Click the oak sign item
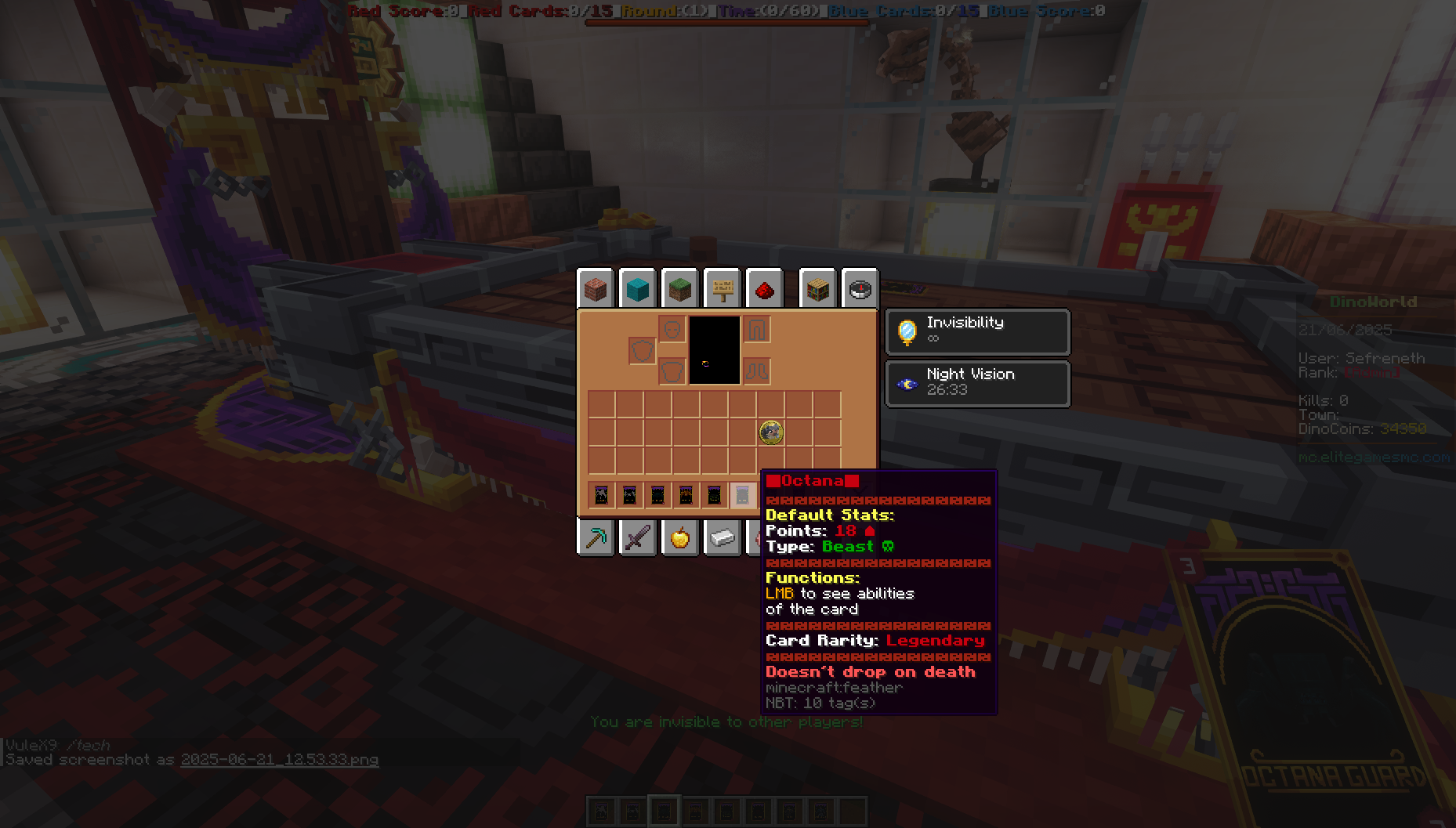This screenshot has width=1456, height=828. pos(722,287)
